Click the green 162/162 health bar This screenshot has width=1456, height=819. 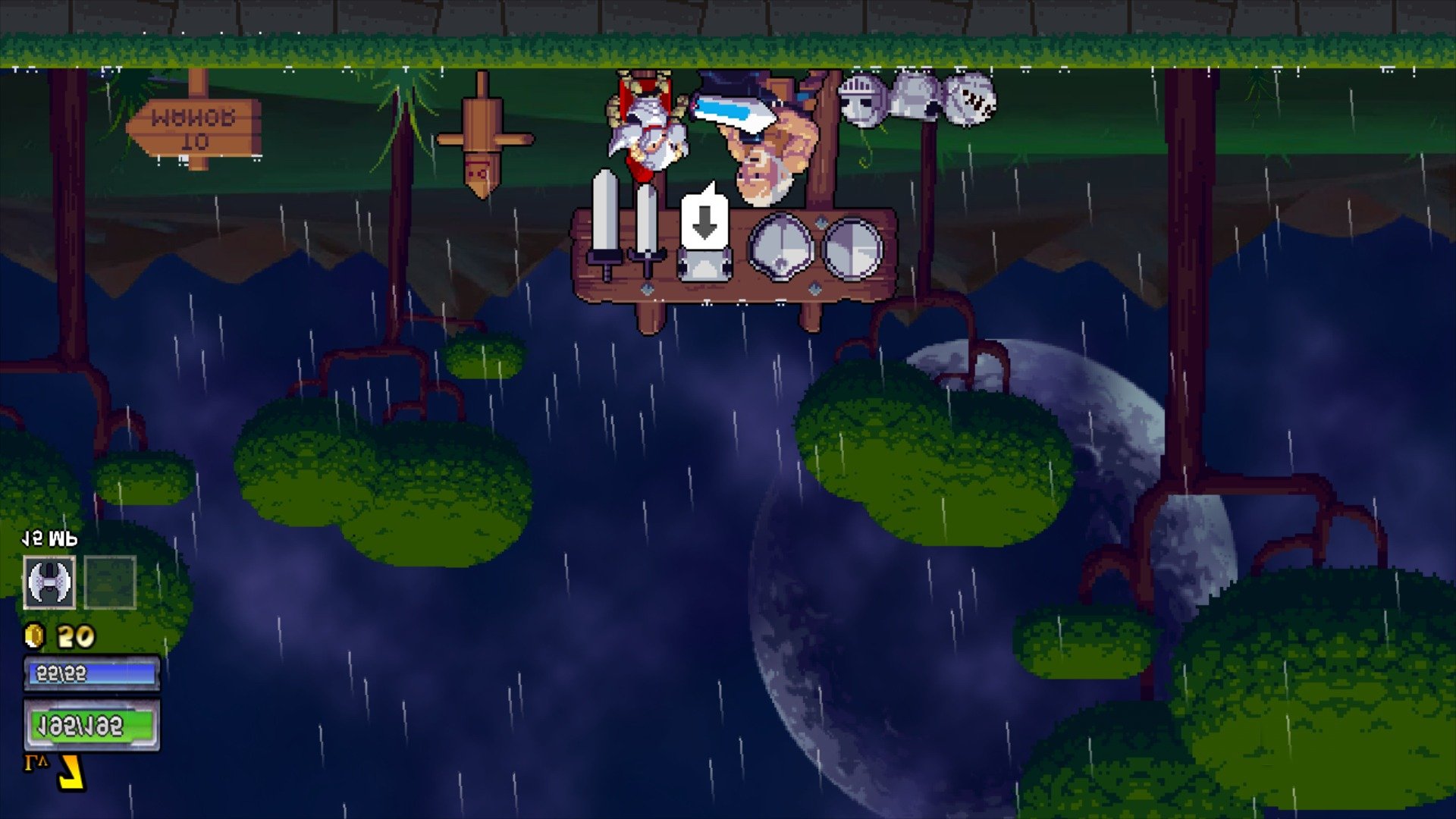[x=89, y=724]
